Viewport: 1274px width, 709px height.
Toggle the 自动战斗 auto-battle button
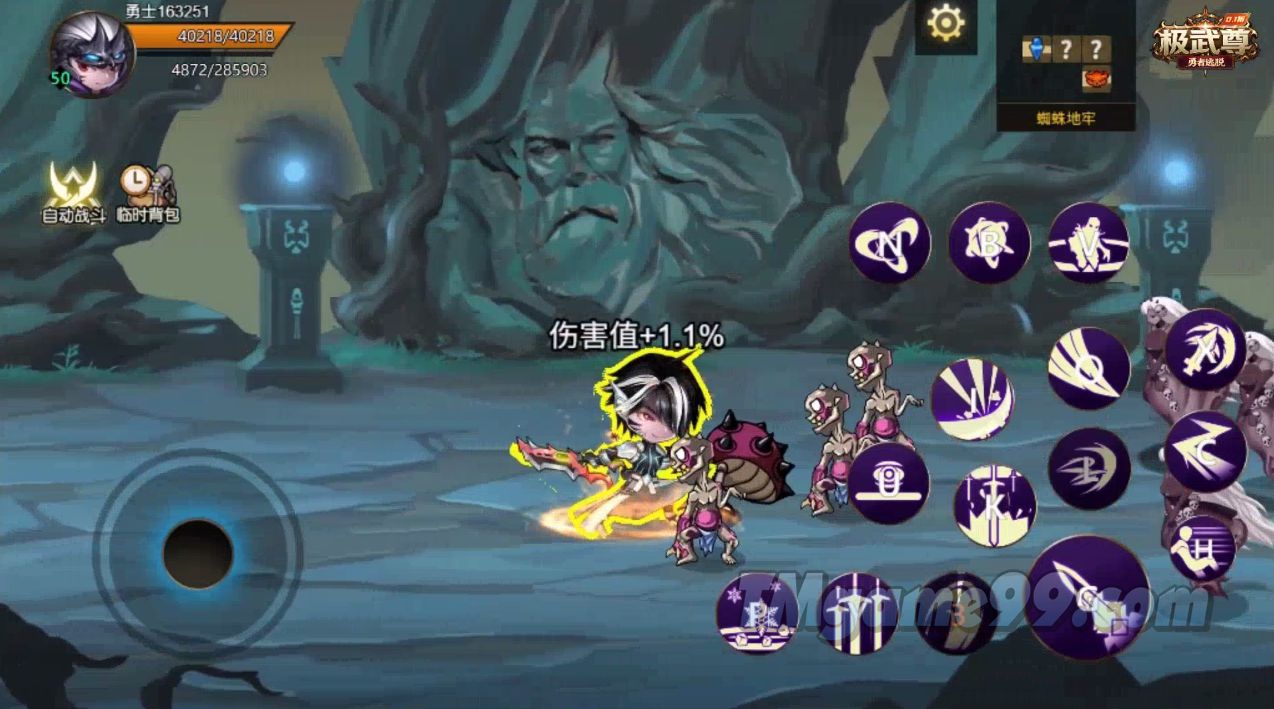click(x=73, y=192)
